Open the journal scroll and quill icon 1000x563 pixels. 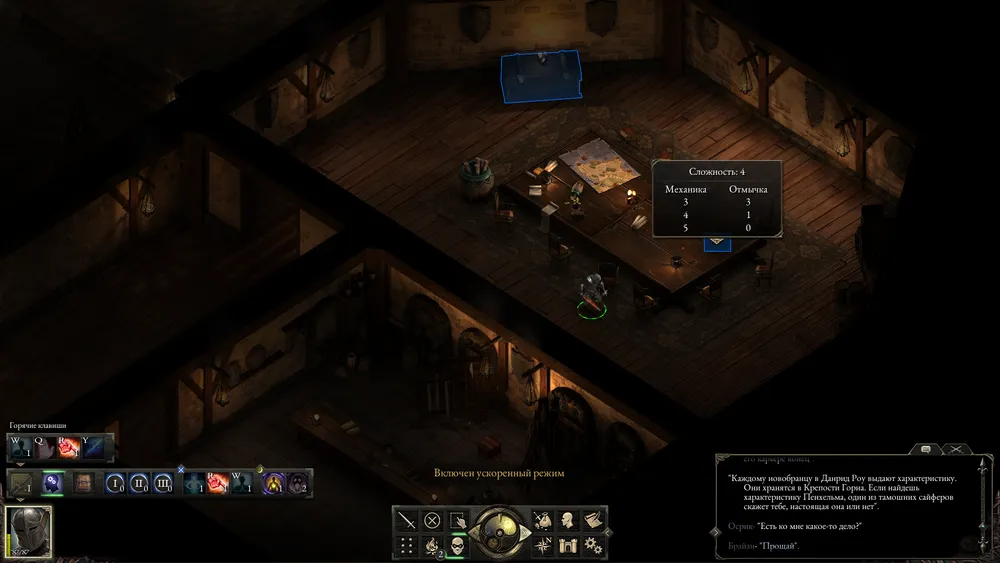(x=593, y=520)
